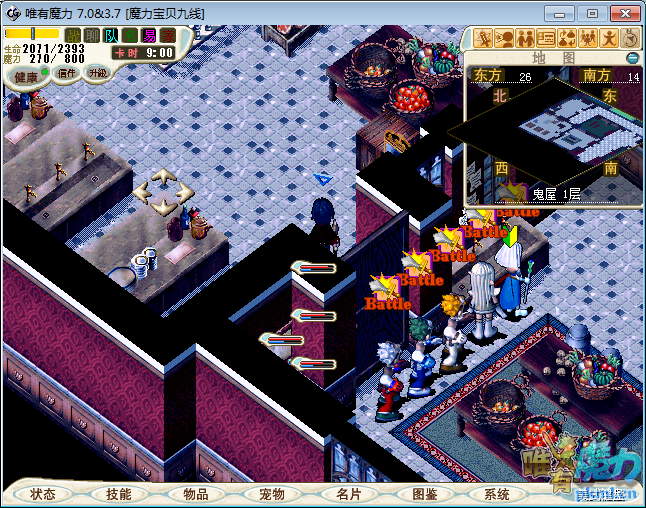The height and width of the screenshot is (508, 646).
Task: Toggle the 易 trade switch
Action: [149, 36]
